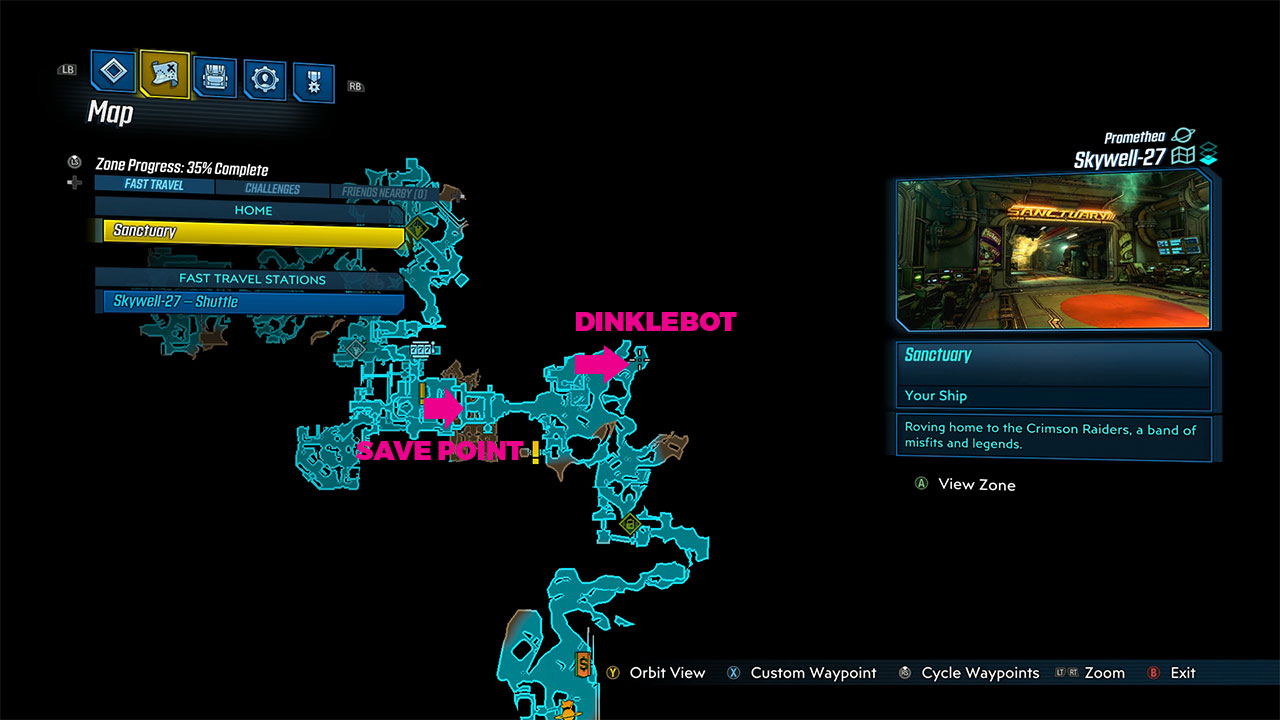Select Sanctuary as travel destination

tap(250, 231)
